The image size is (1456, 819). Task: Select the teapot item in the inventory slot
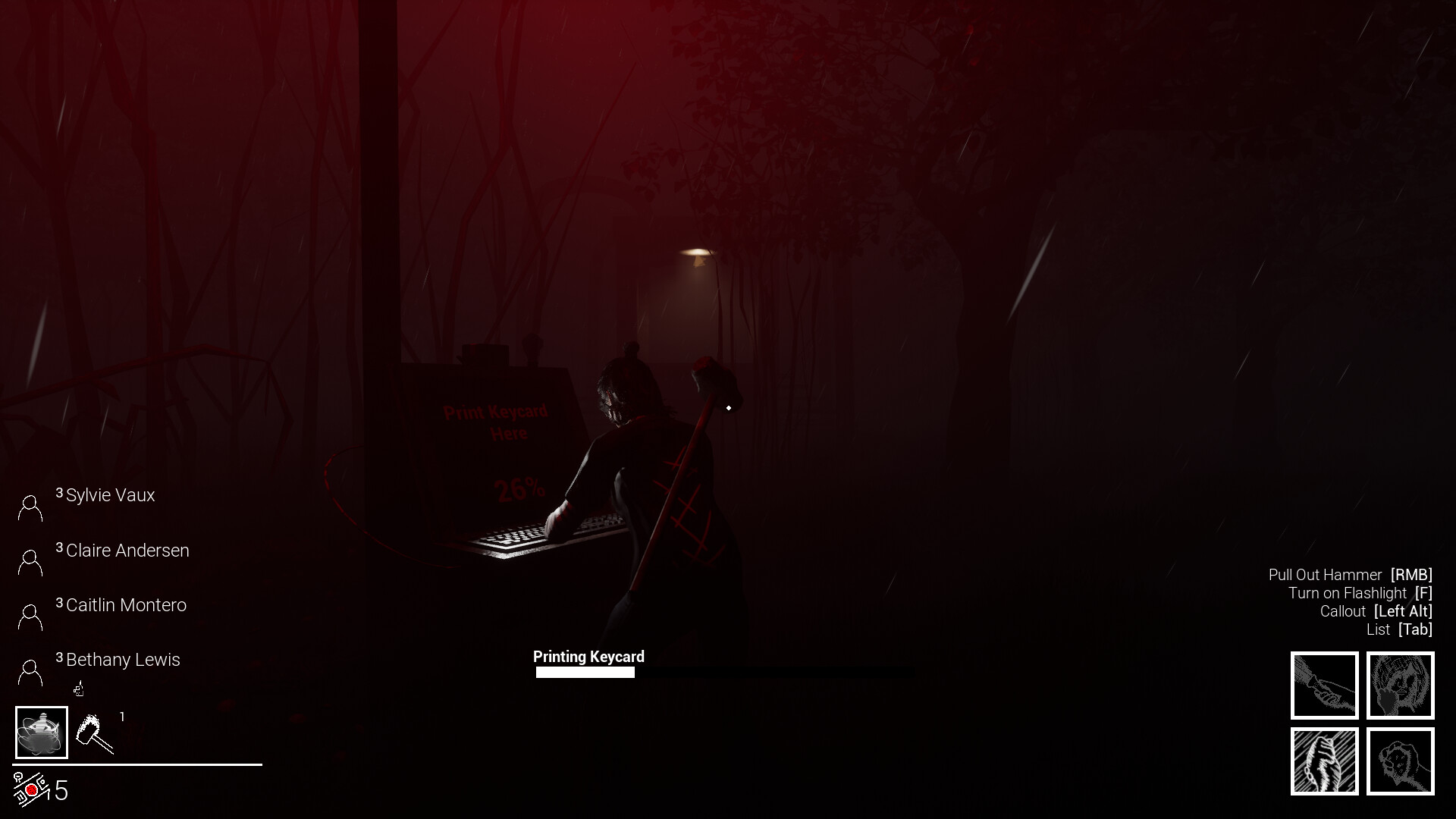click(x=42, y=732)
